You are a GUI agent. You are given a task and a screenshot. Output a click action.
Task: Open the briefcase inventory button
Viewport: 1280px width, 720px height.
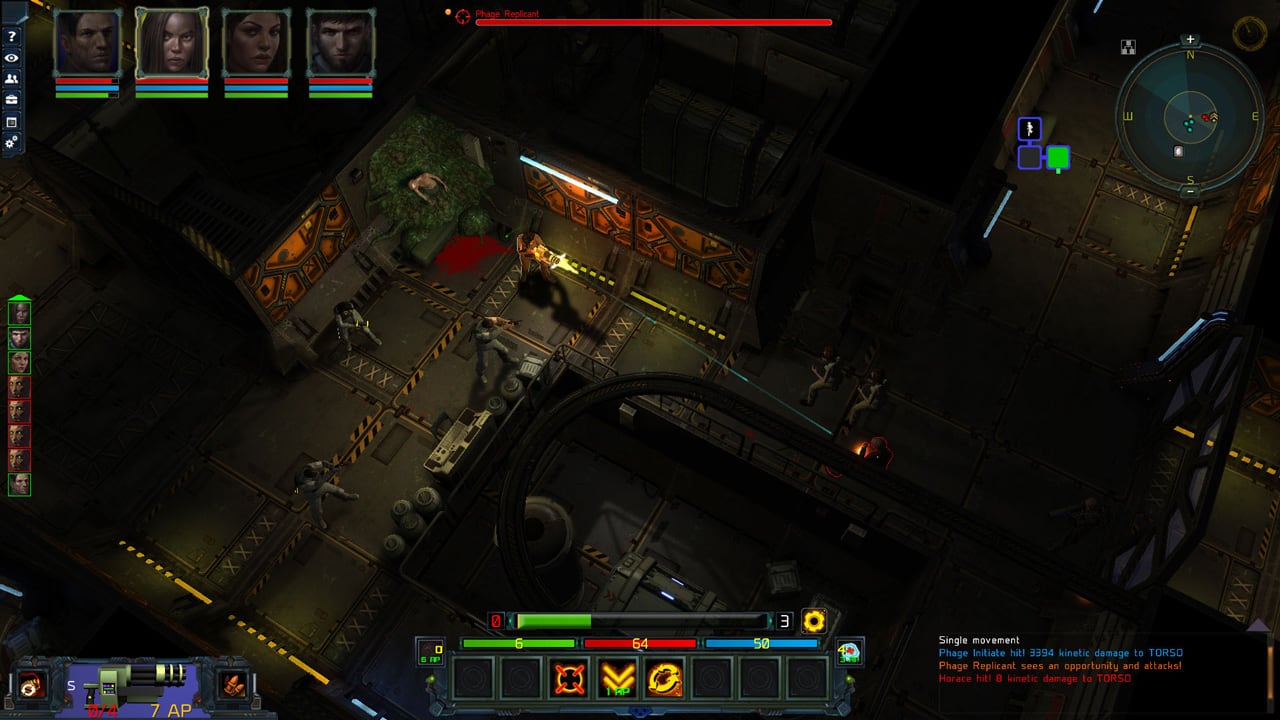pos(12,100)
